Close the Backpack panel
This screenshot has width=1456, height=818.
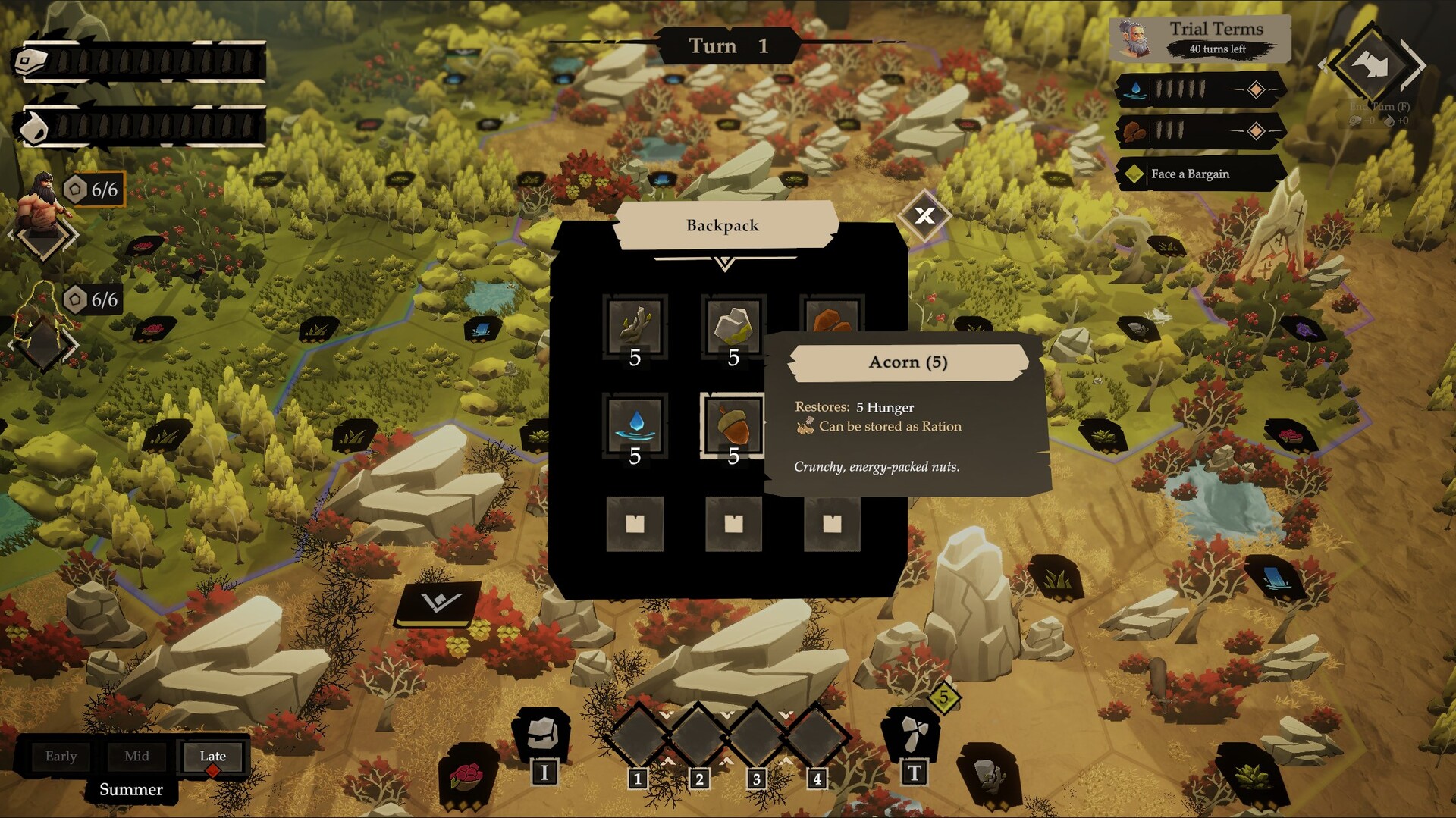[x=924, y=216]
